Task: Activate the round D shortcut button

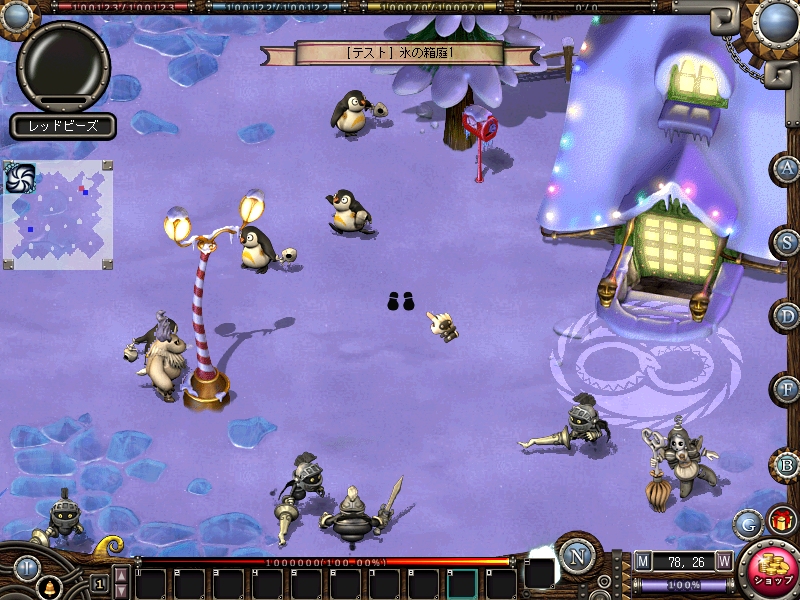Action: coord(788,316)
